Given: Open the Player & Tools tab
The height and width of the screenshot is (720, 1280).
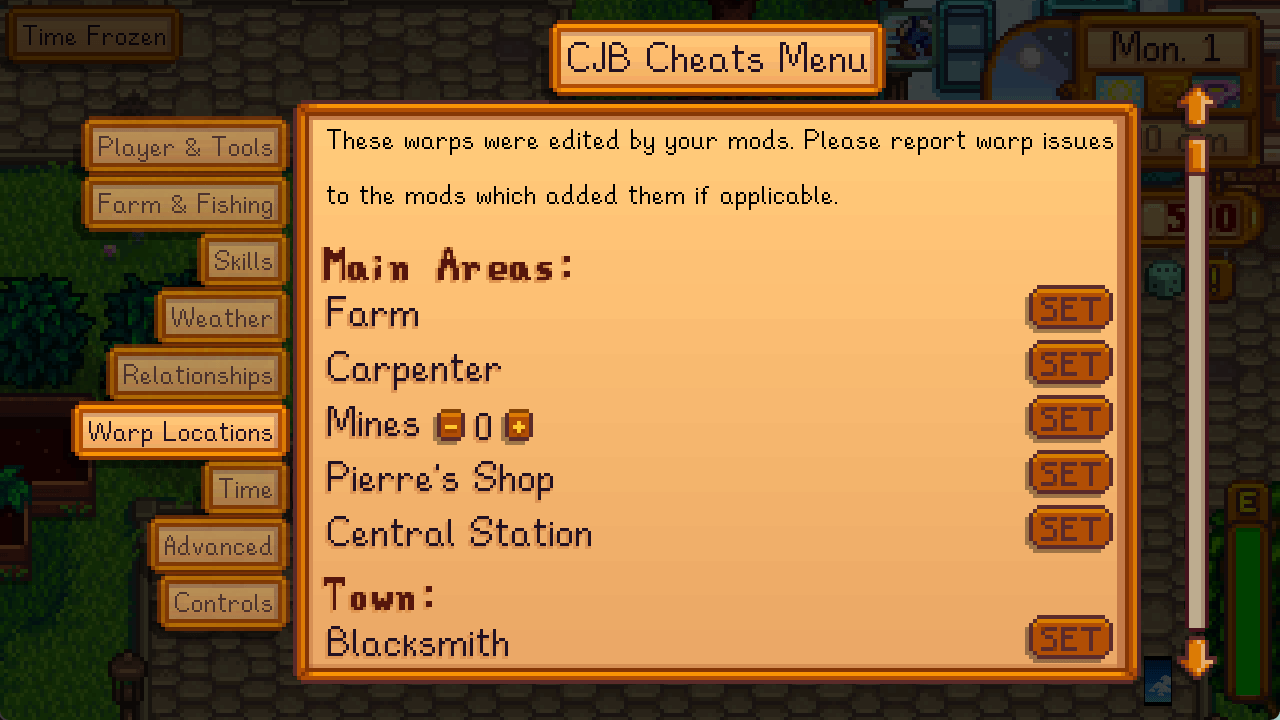Looking at the screenshot, I should (185, 147).
